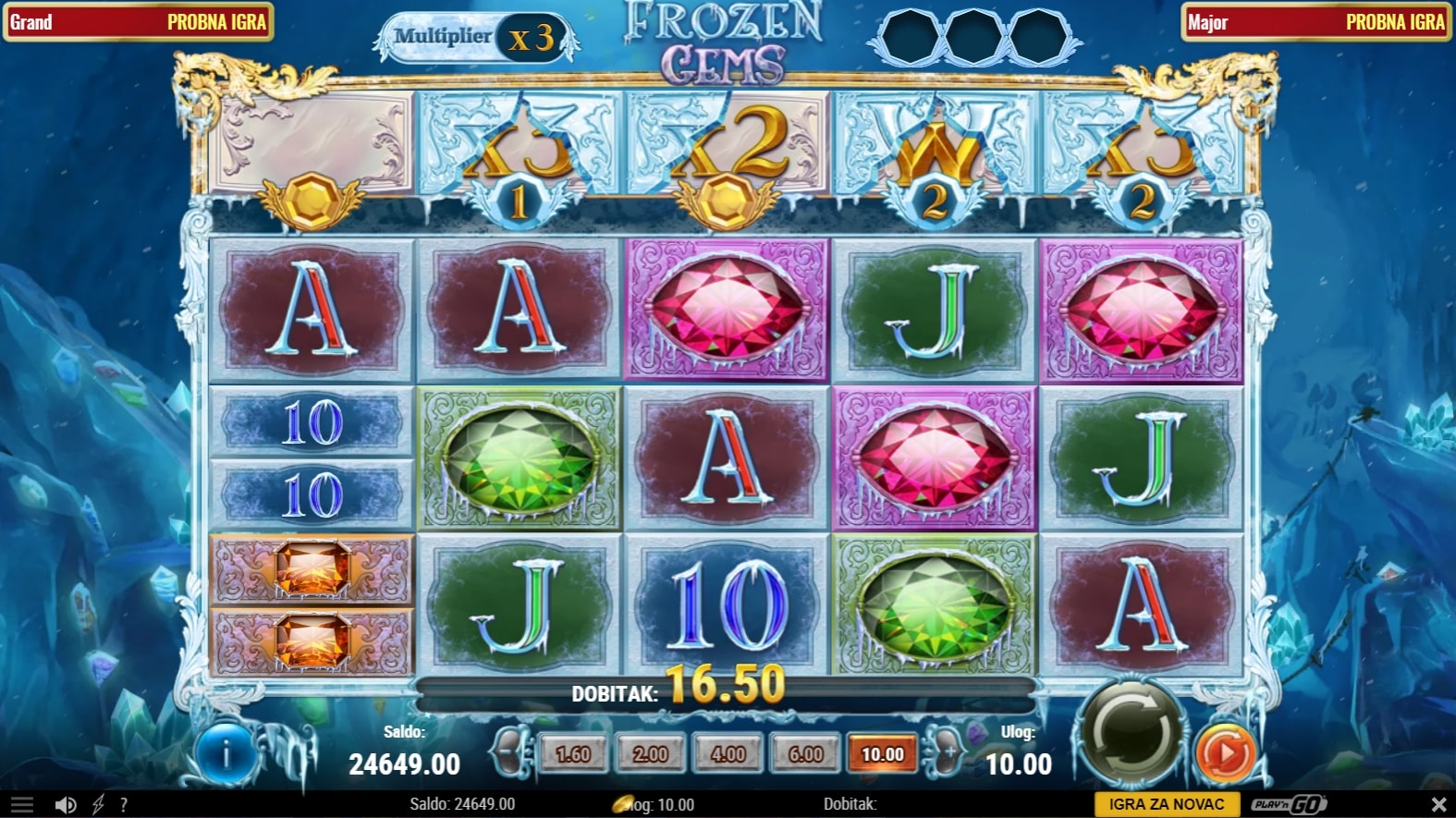Toggle the sound speaker icon
This screenshot has width=1456, height=818.
[x=65, y=805]
